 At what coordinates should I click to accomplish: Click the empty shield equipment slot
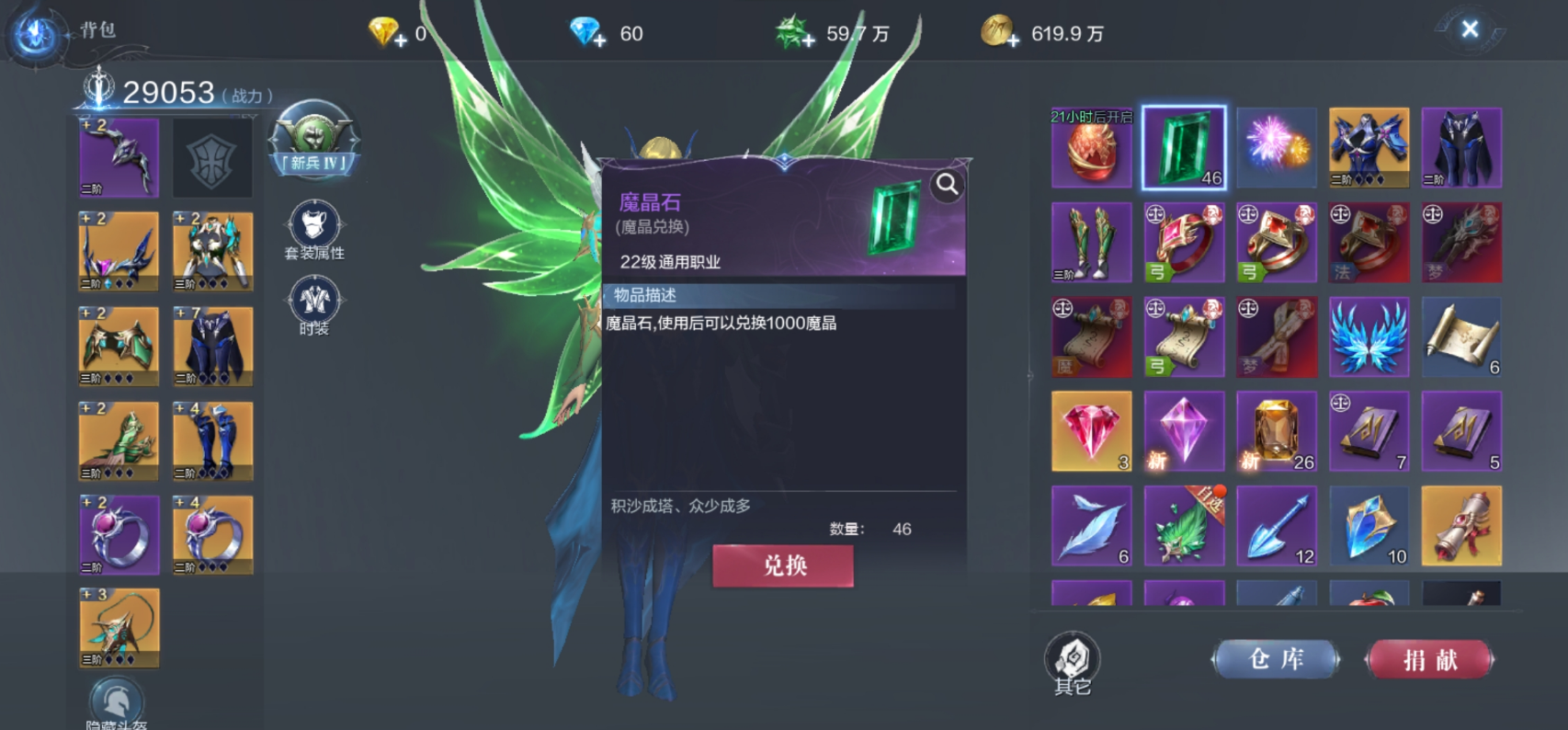pyautogui.click(x=212, y=156)
